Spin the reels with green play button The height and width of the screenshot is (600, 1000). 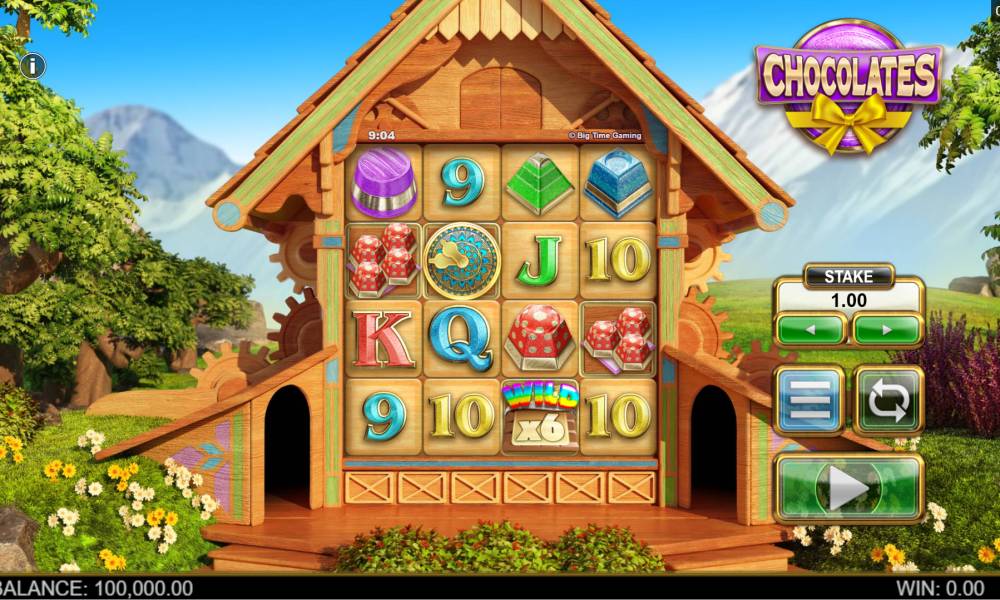(x=848, y=489)
